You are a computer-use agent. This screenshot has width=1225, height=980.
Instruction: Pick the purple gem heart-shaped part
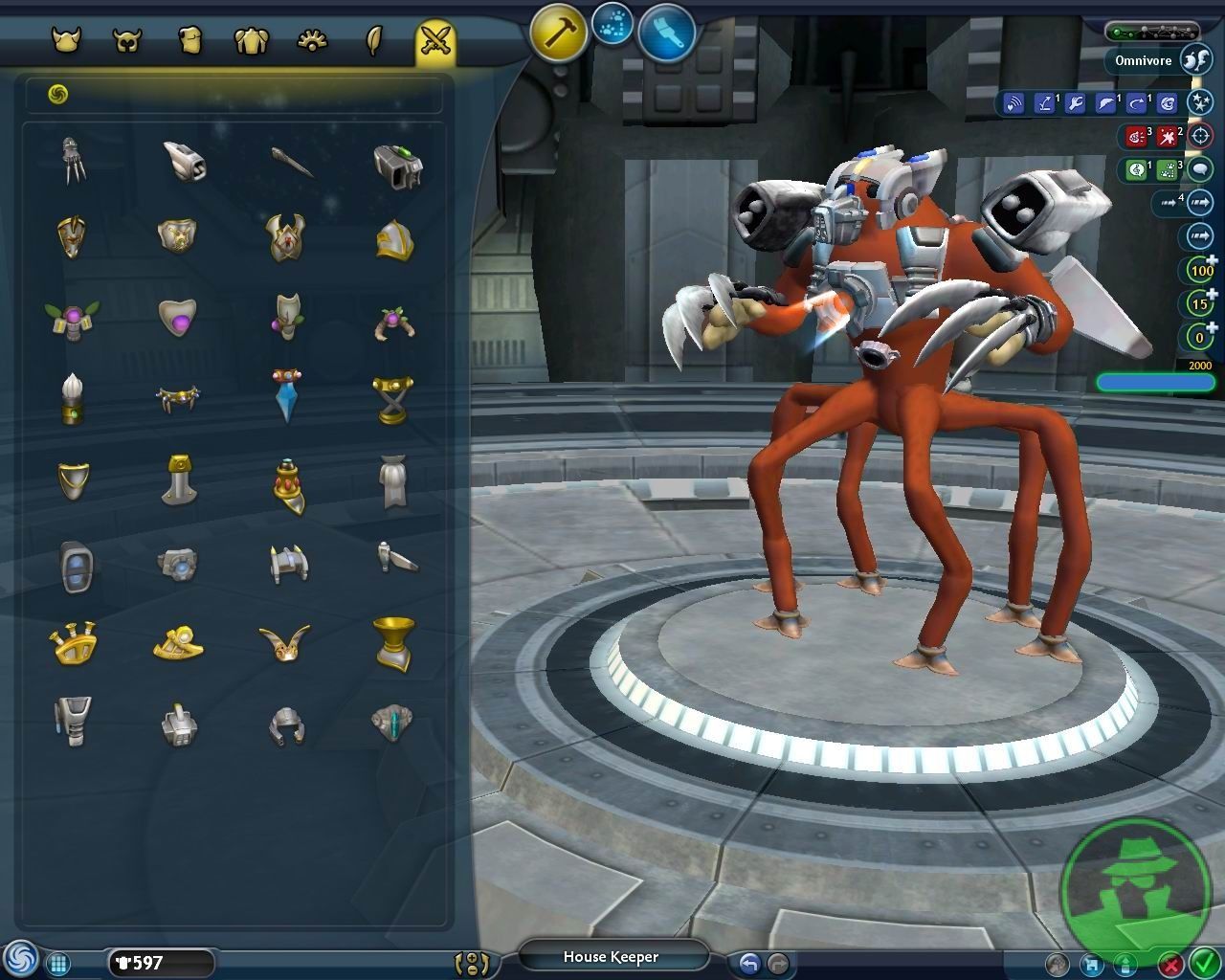[177, 316]
